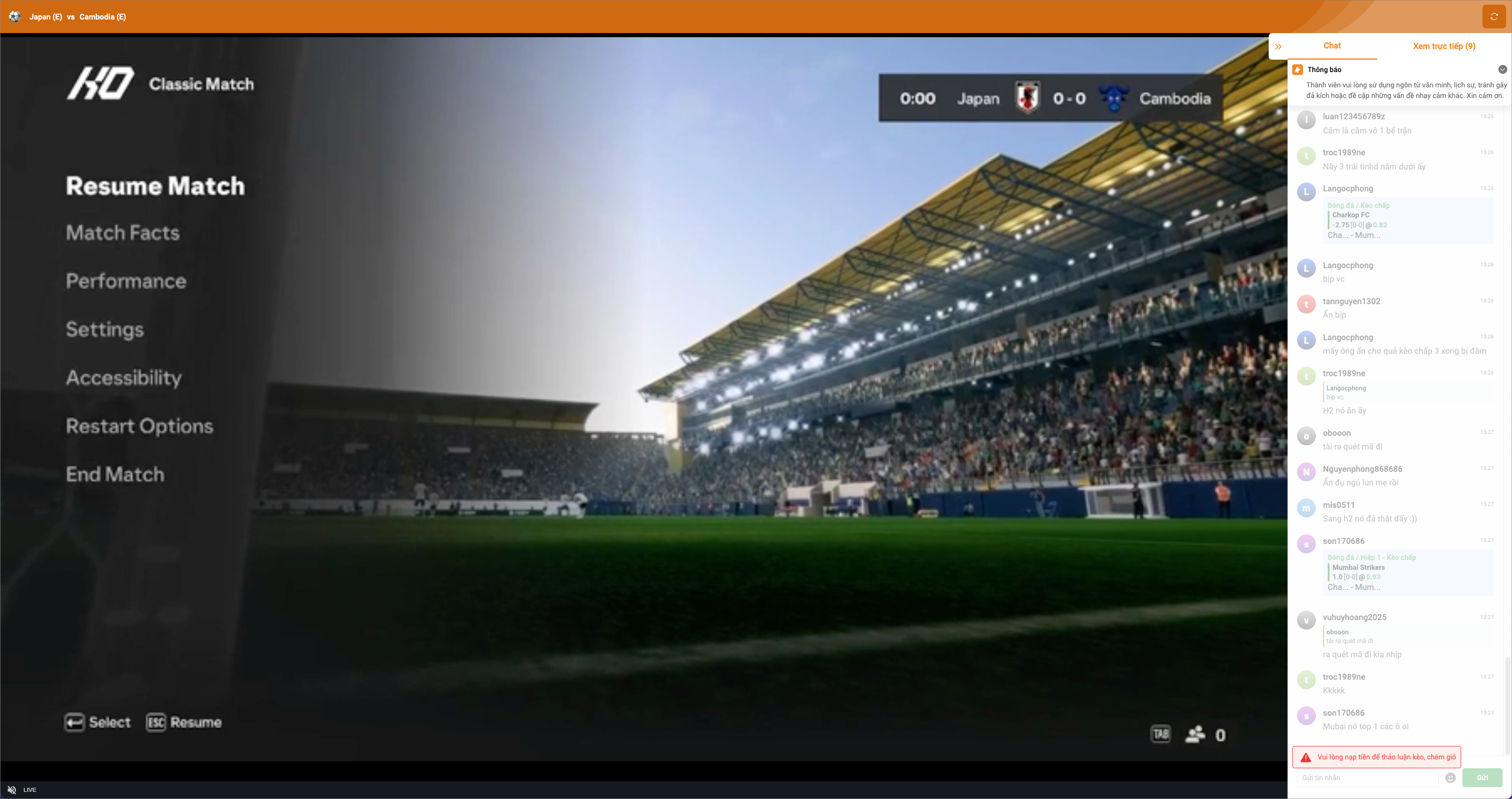Open the Settings menu
The image size is (1512, 799).
point(105,330)
